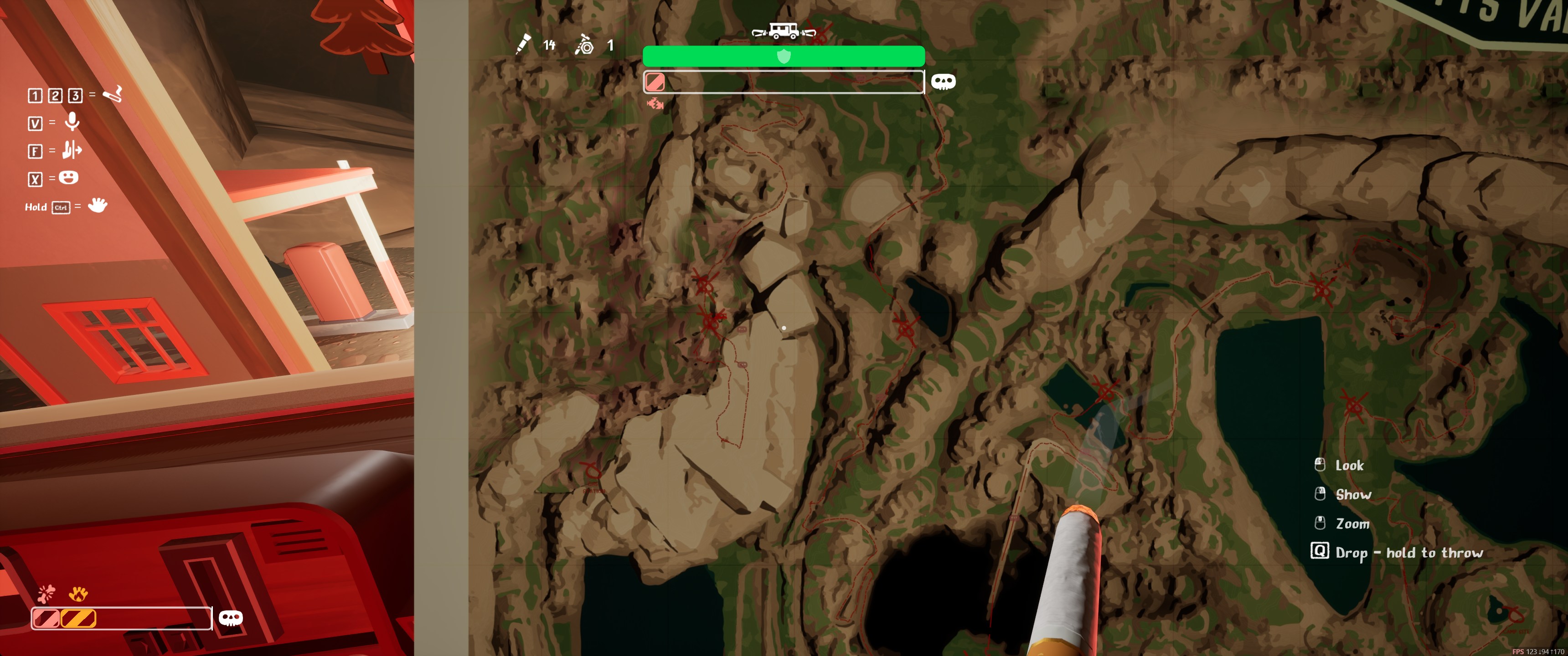Select the orange striped injury segment

point(78,618)
